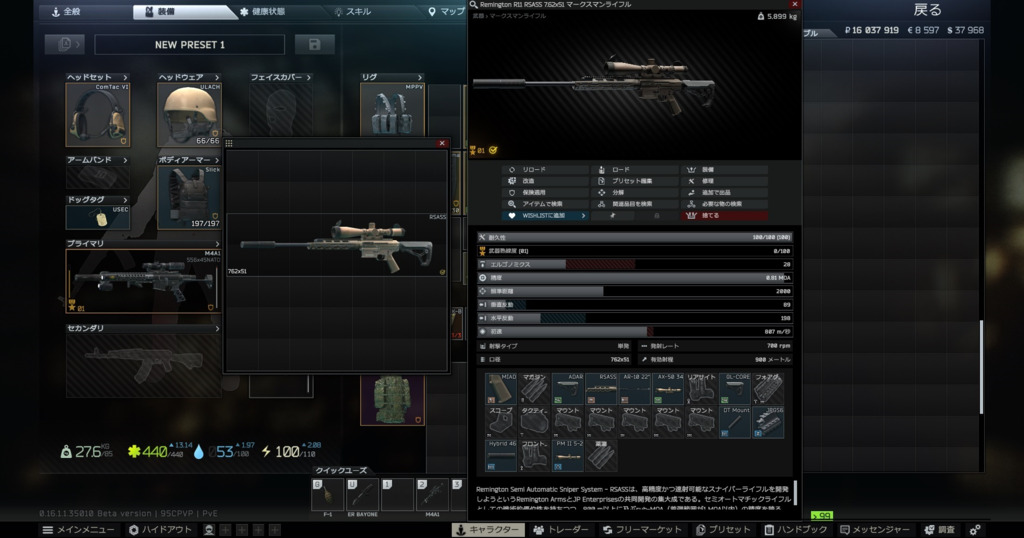Image resolution: width=1024 pixels, height=538 pixels.
Task: Select the DT Mount slot
Action: click(x=736, y=422)
